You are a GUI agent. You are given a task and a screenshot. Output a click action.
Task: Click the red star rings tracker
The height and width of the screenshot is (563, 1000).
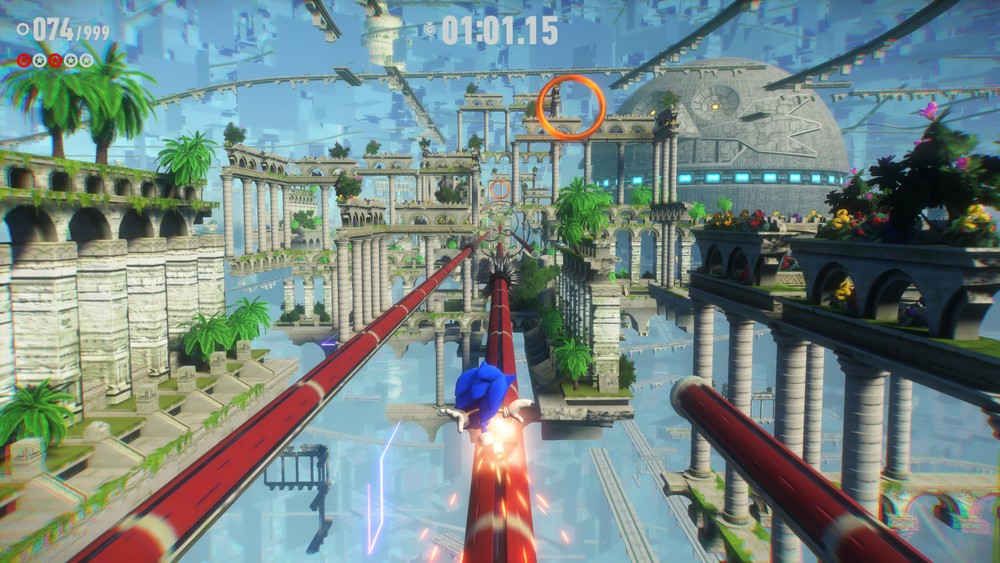pos(54,60)
